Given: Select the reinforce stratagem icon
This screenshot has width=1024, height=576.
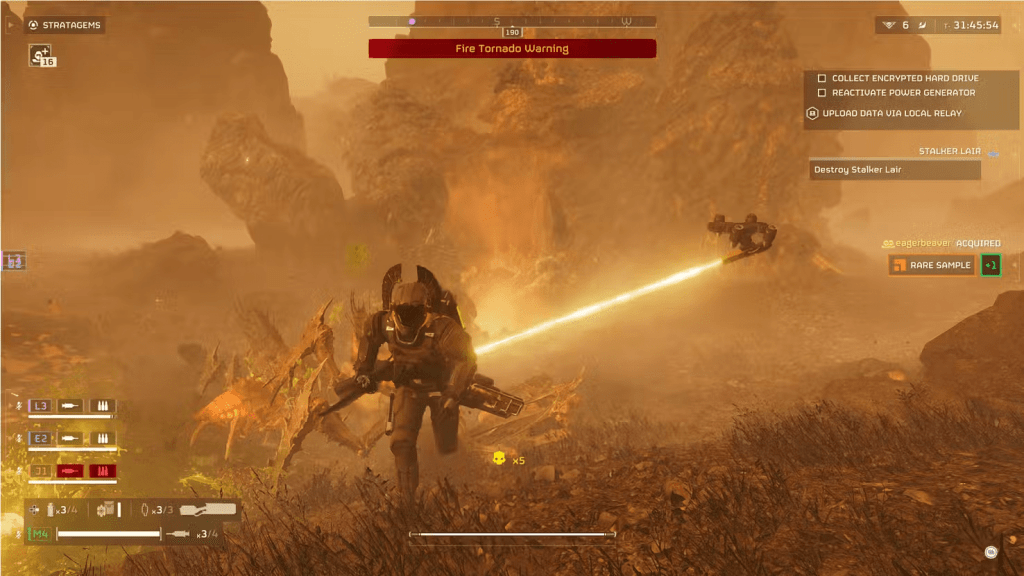Looking at the screenshot, I should point(40,54).
